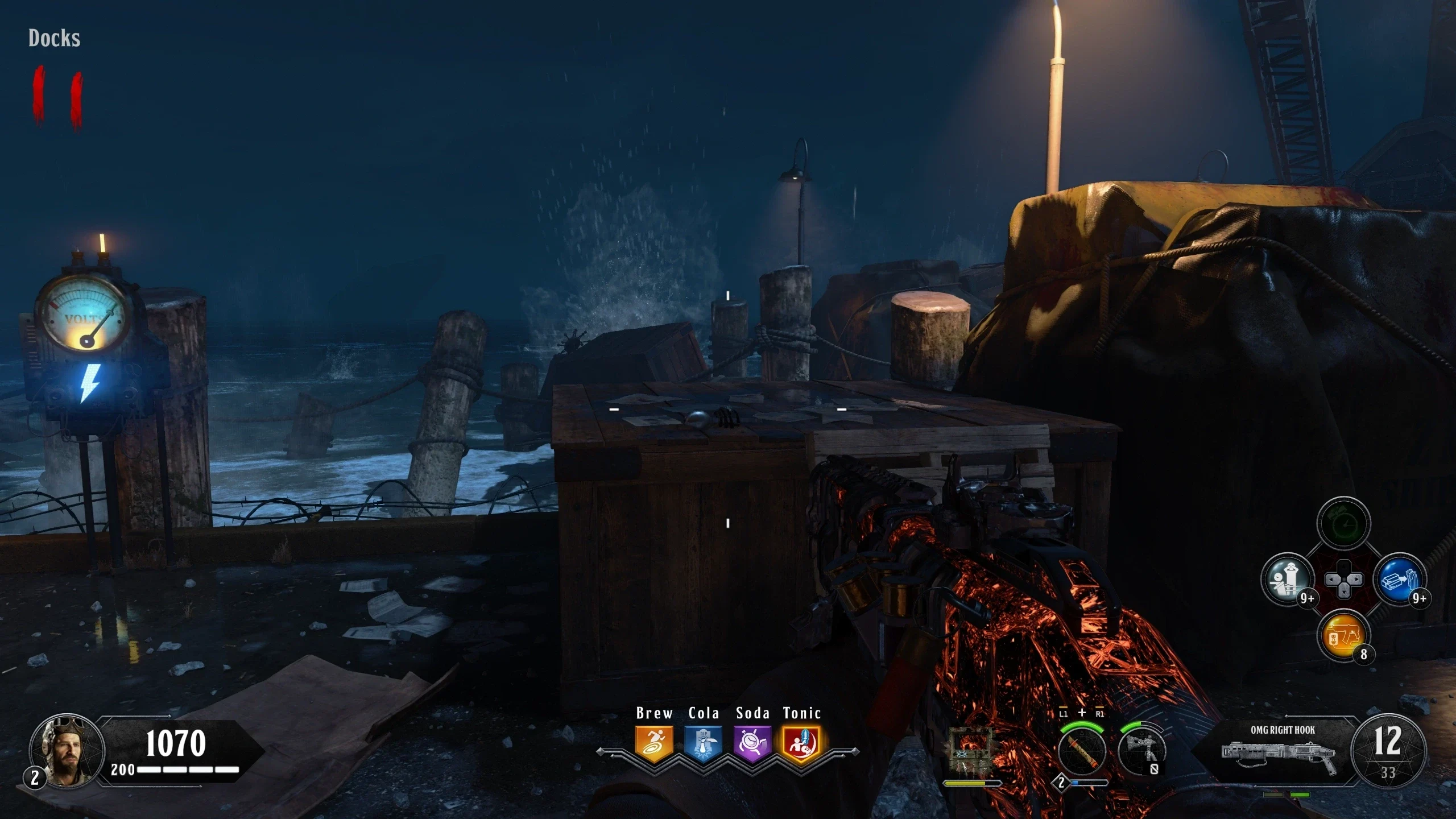Click the pilot character portrait
The image size is (1456, 819).
pos(67,751)
